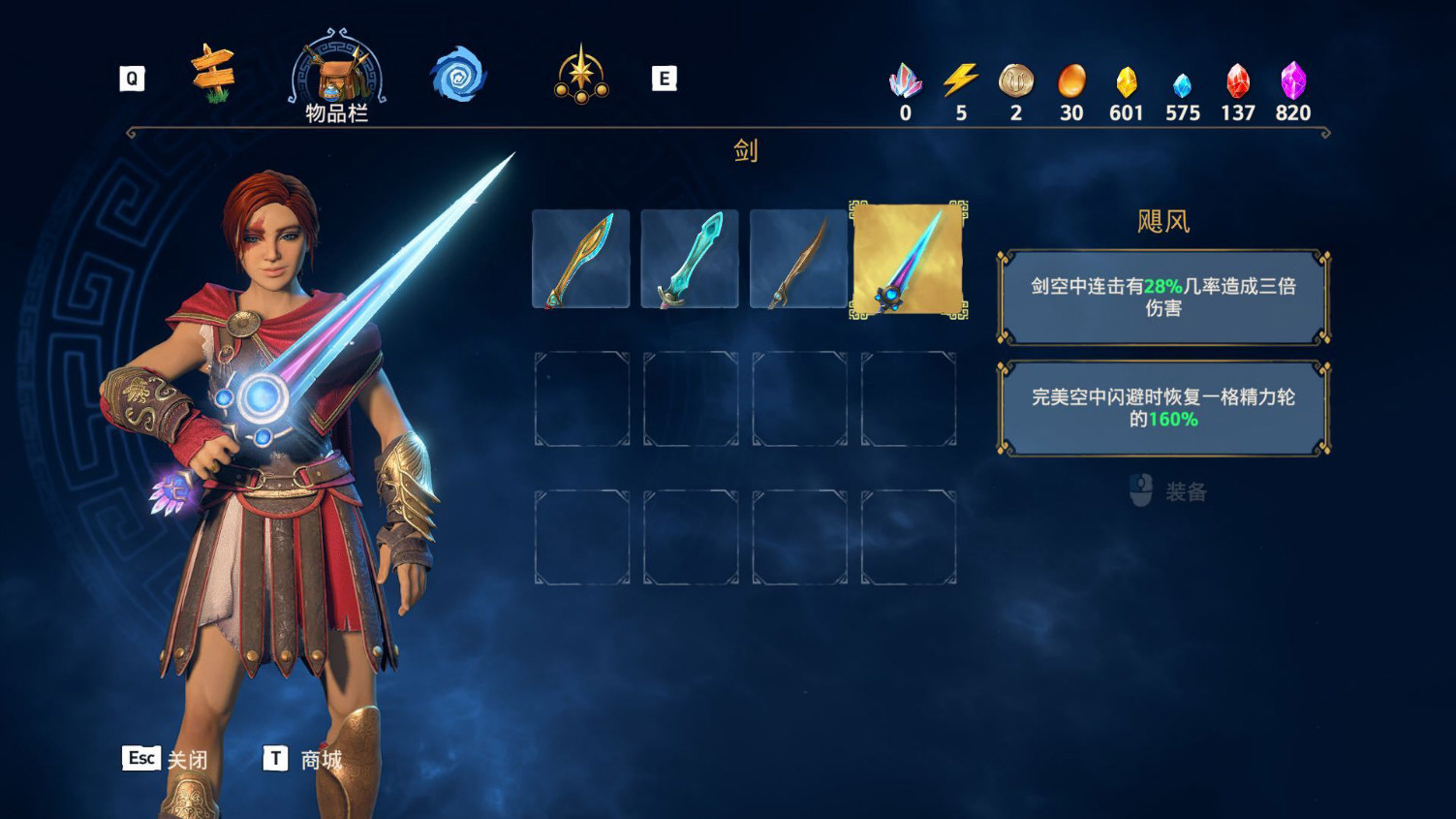
Task: Select the turquoise crystal sword slot
Action: (x=690, y=259)
